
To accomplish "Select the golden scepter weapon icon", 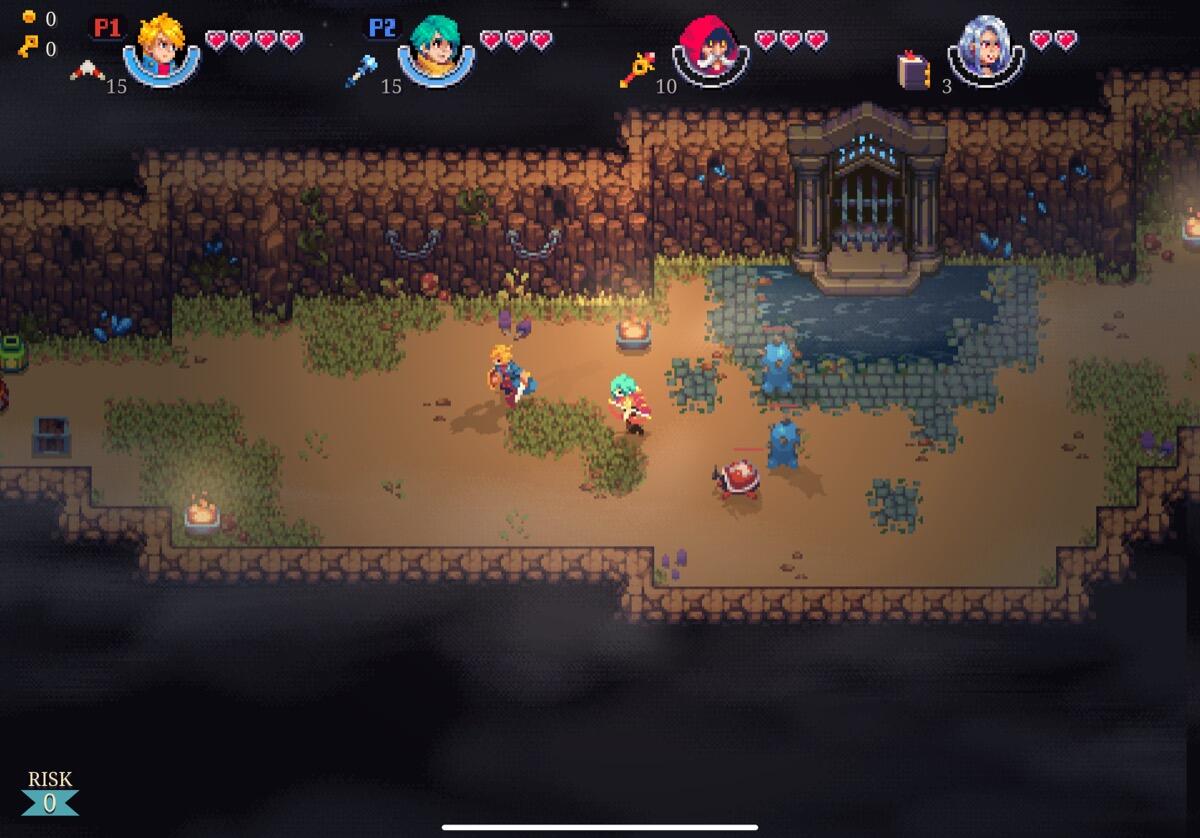I will pos(636,70).
